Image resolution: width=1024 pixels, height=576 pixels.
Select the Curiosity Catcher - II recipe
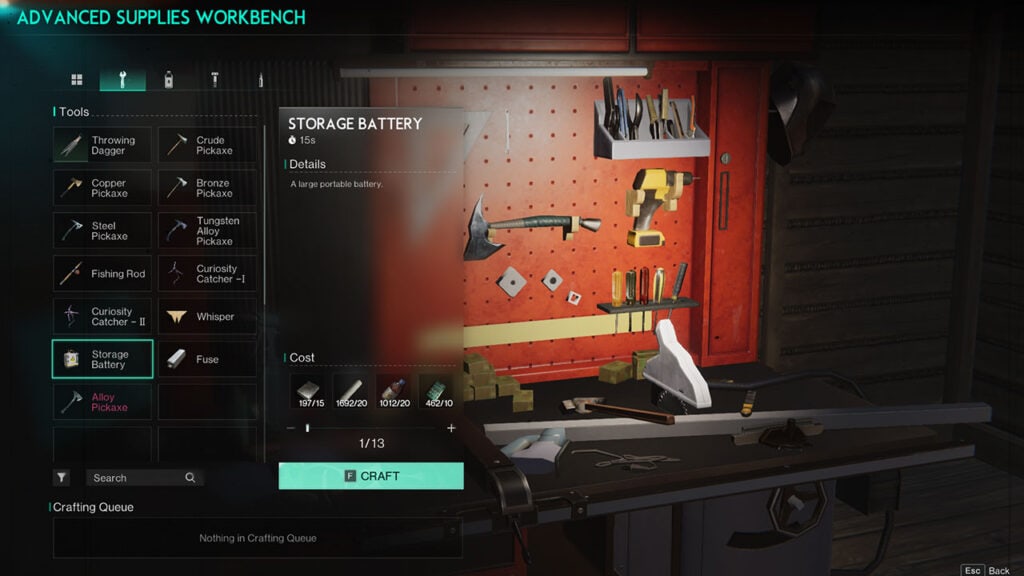tap(102, 317)
